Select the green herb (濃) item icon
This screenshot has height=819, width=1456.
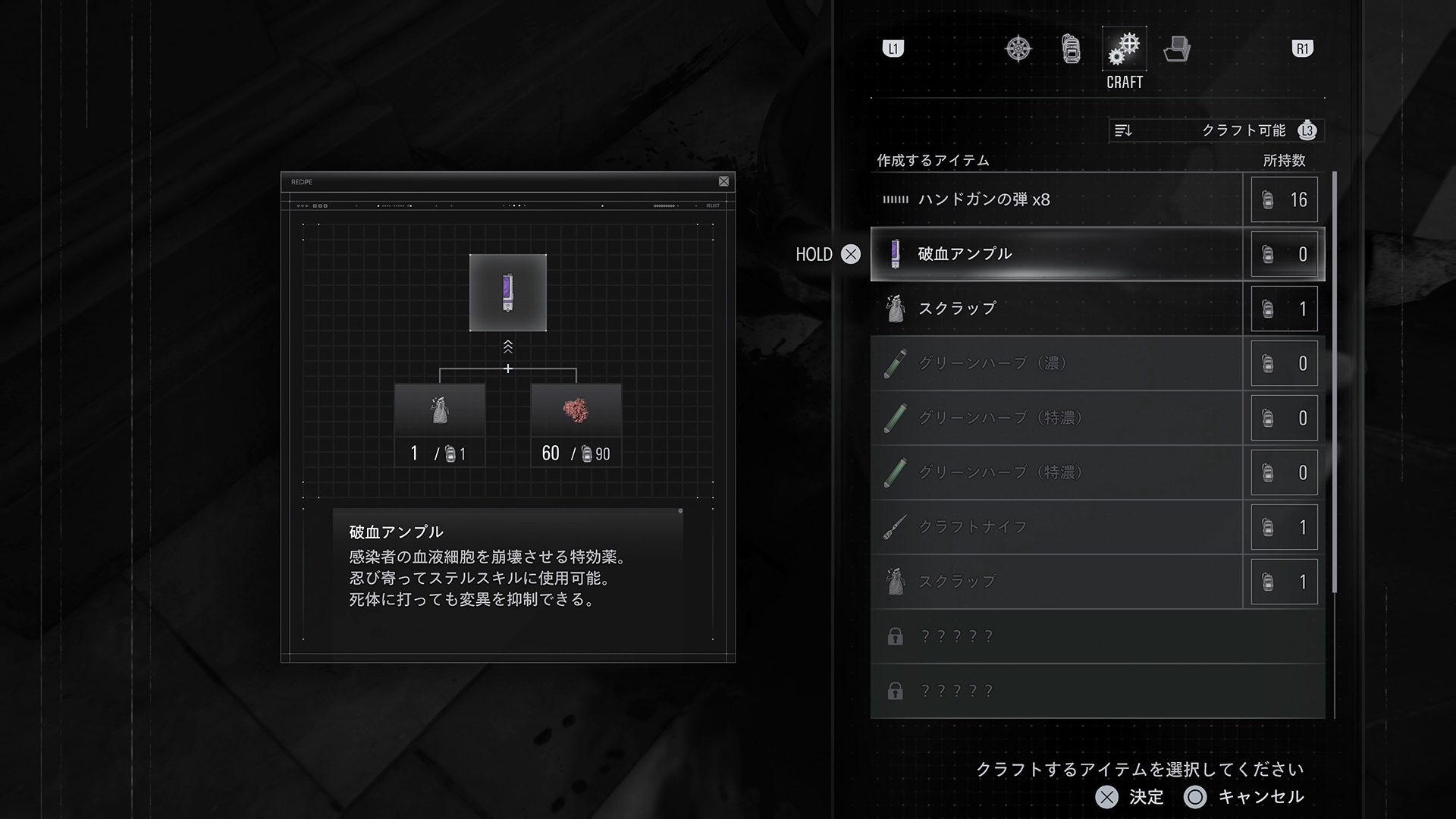[896, 363]
